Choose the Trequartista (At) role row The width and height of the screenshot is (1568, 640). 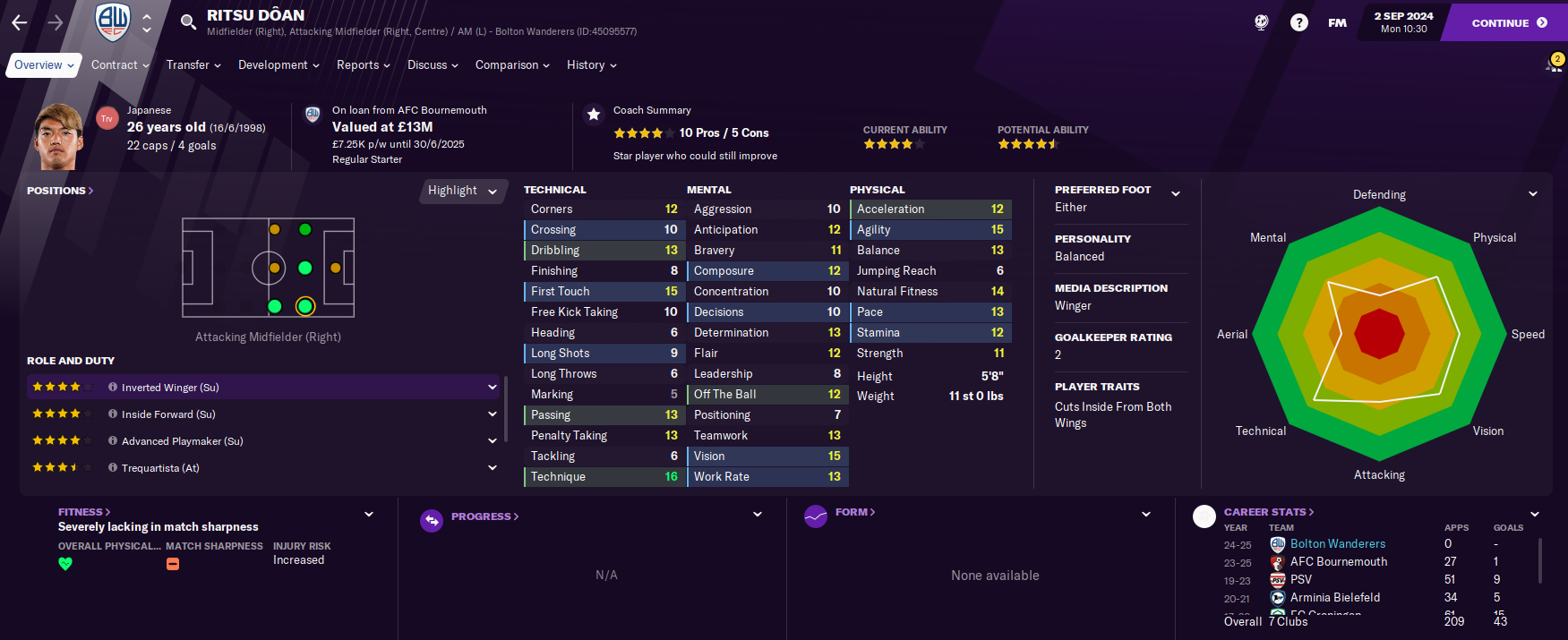point(160,468)
